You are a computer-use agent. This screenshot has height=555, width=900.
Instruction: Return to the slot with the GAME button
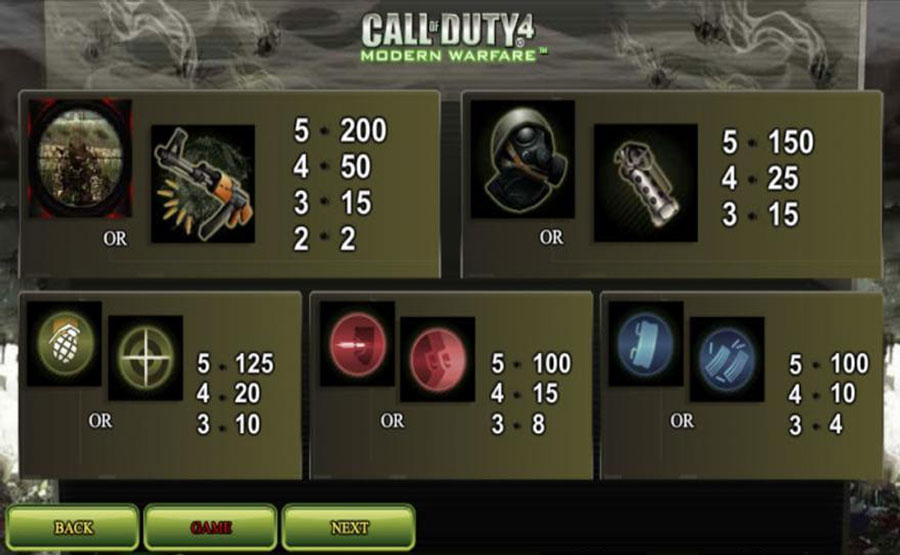[211, 527]
